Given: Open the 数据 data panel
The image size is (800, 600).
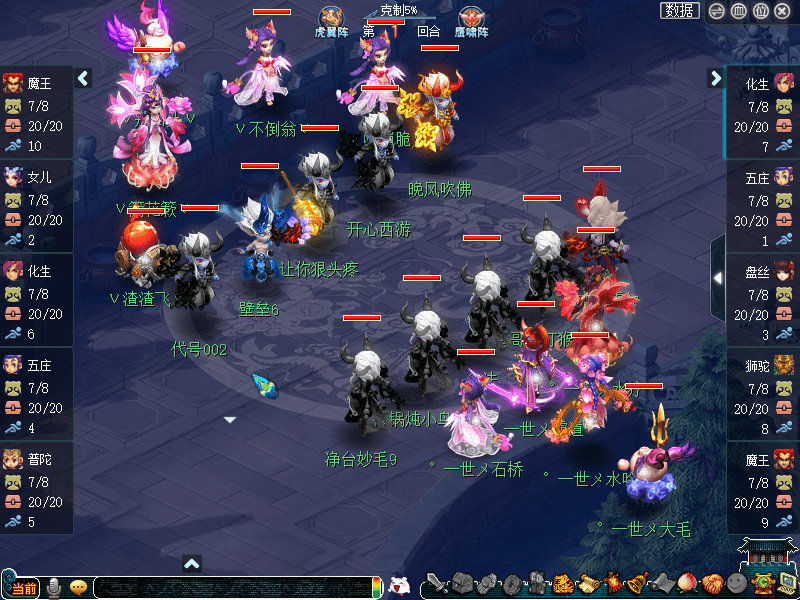Looking at the screenshot, I should pos(680,11).
